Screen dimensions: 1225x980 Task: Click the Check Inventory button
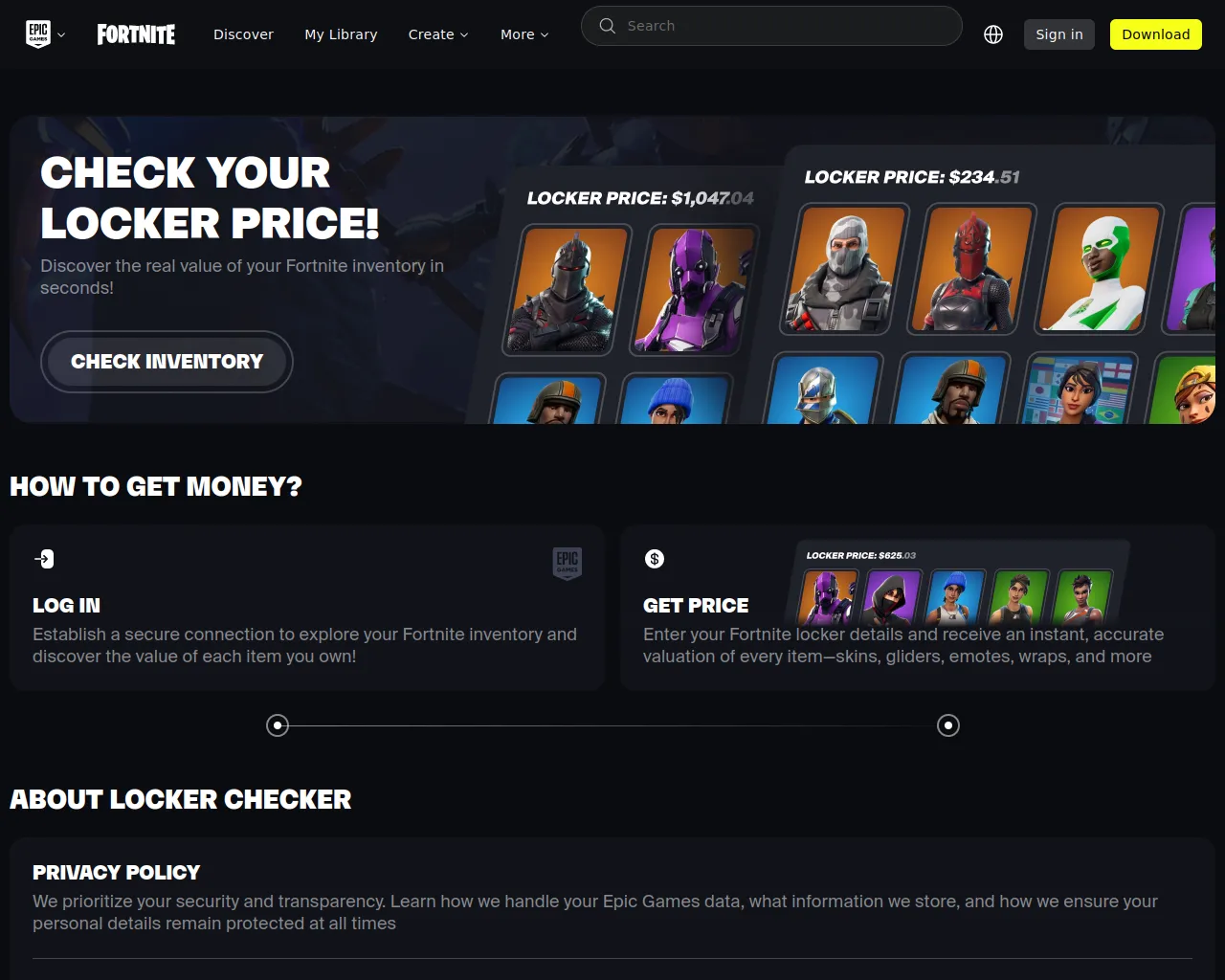coord(167,362)
